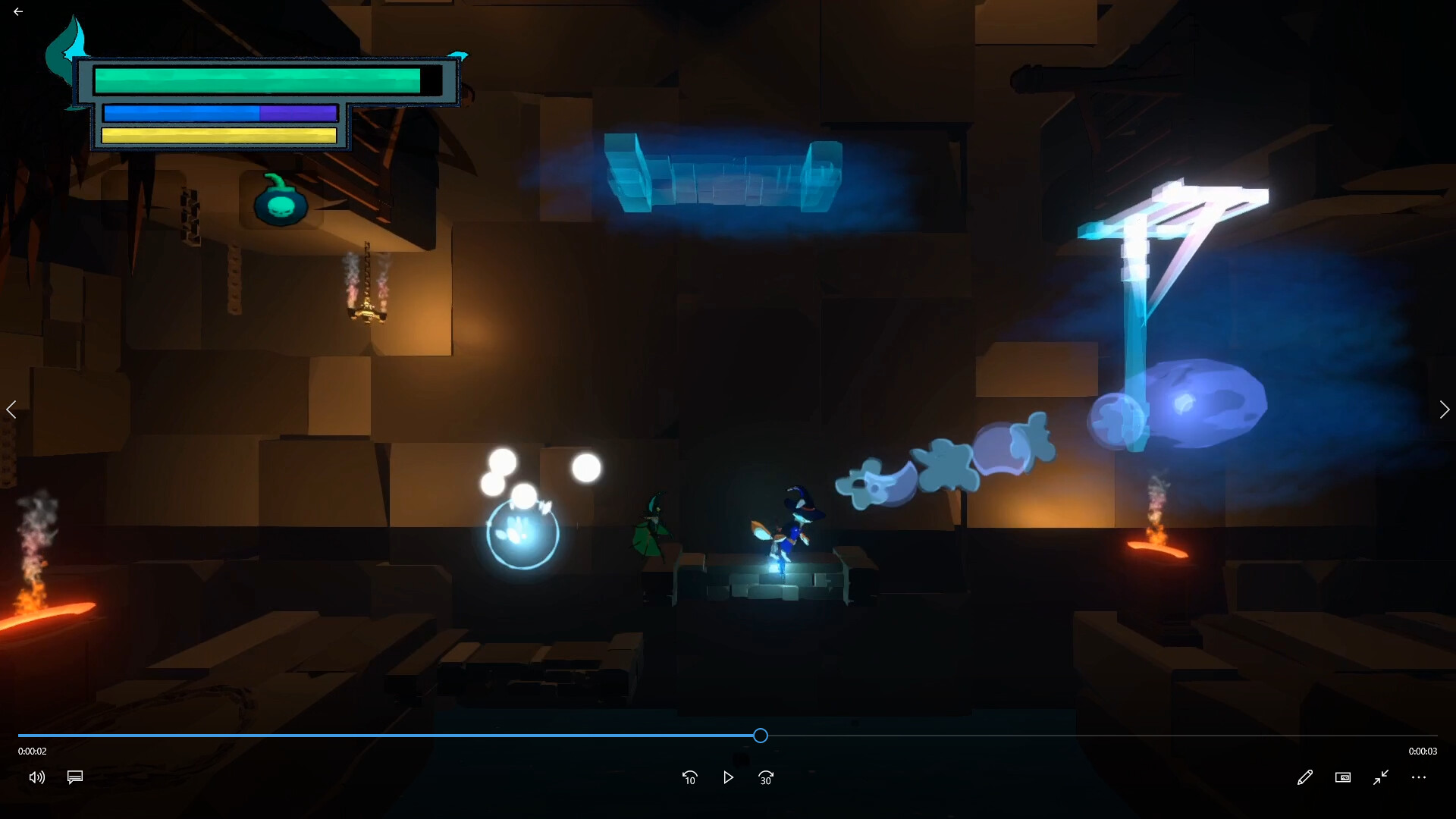This screenshot has height=819, width=1456.
Task: Click the duration 0:00:03 label
Action: coord(1423,752)
